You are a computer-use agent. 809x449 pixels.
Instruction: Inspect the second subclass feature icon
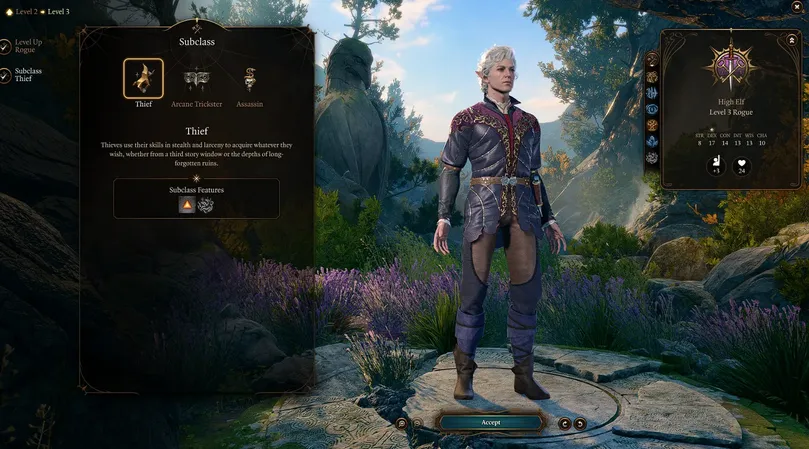(206, 204)
